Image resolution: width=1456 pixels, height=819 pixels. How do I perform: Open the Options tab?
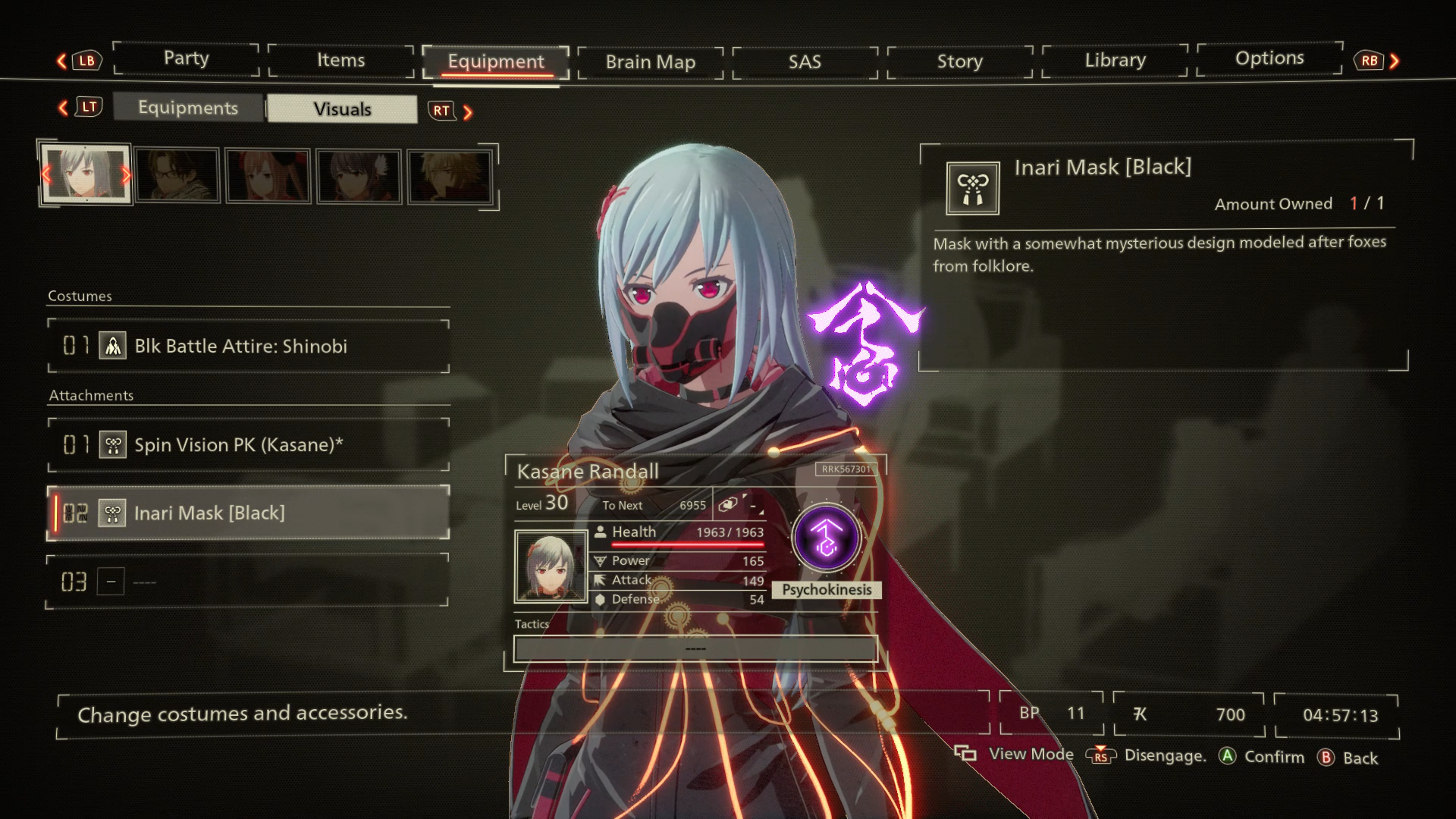[x=1269, y=58]
